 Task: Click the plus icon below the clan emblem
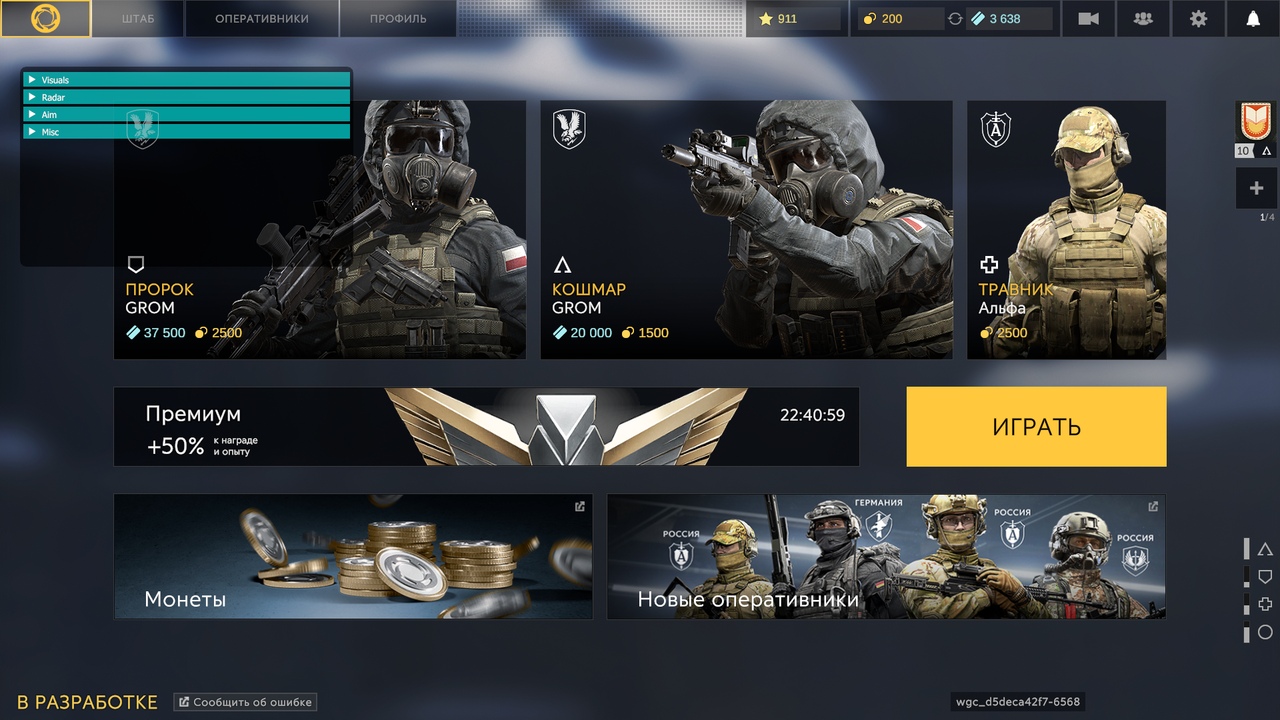[x=1254, y=188]
